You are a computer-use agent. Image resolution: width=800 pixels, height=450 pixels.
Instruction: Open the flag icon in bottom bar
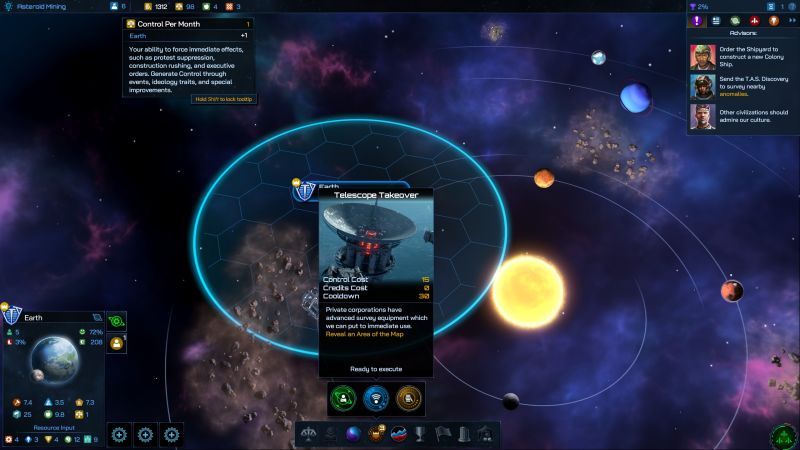tap(443, 434)
